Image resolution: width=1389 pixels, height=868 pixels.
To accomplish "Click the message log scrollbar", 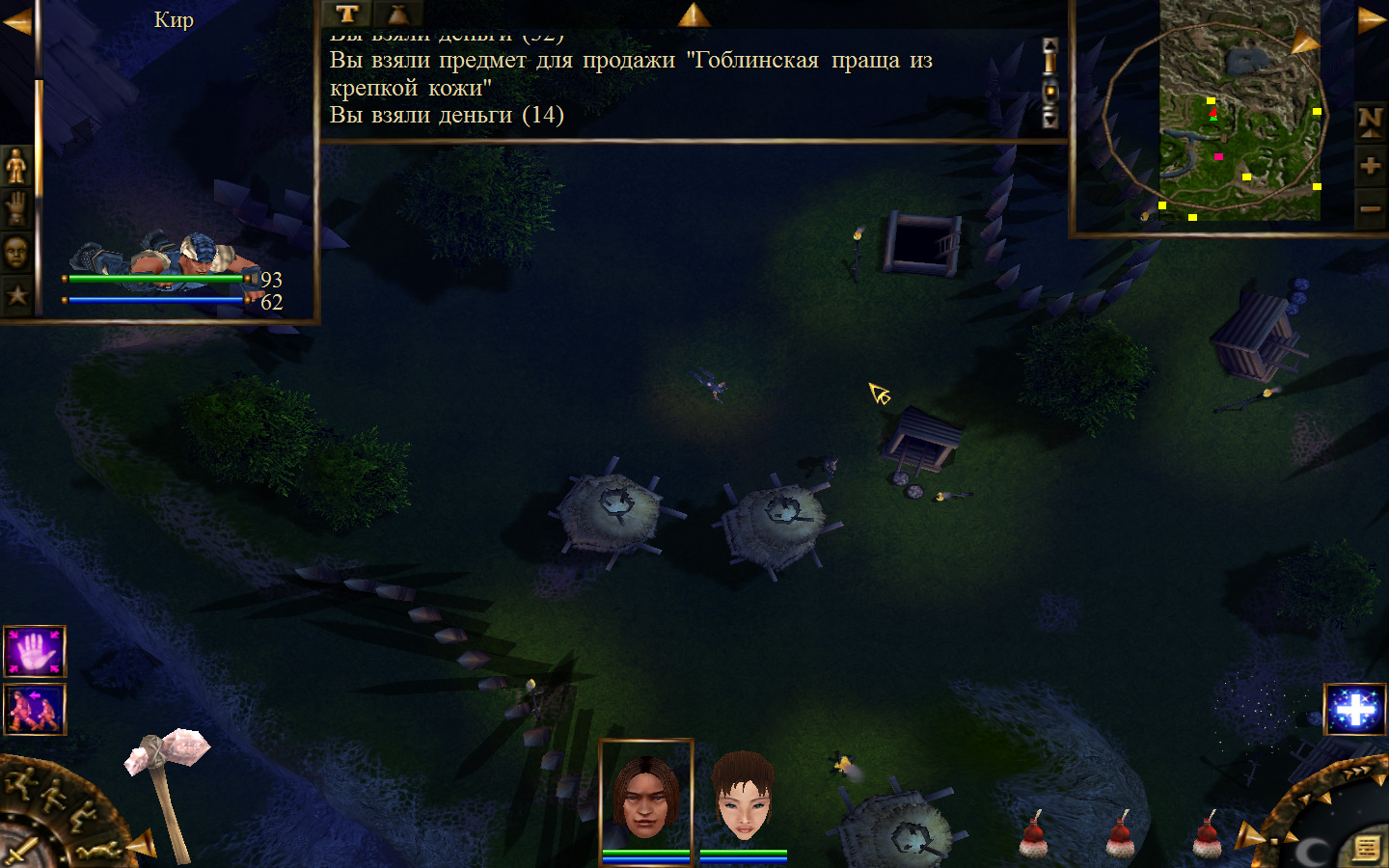I will click(1050, 83).
